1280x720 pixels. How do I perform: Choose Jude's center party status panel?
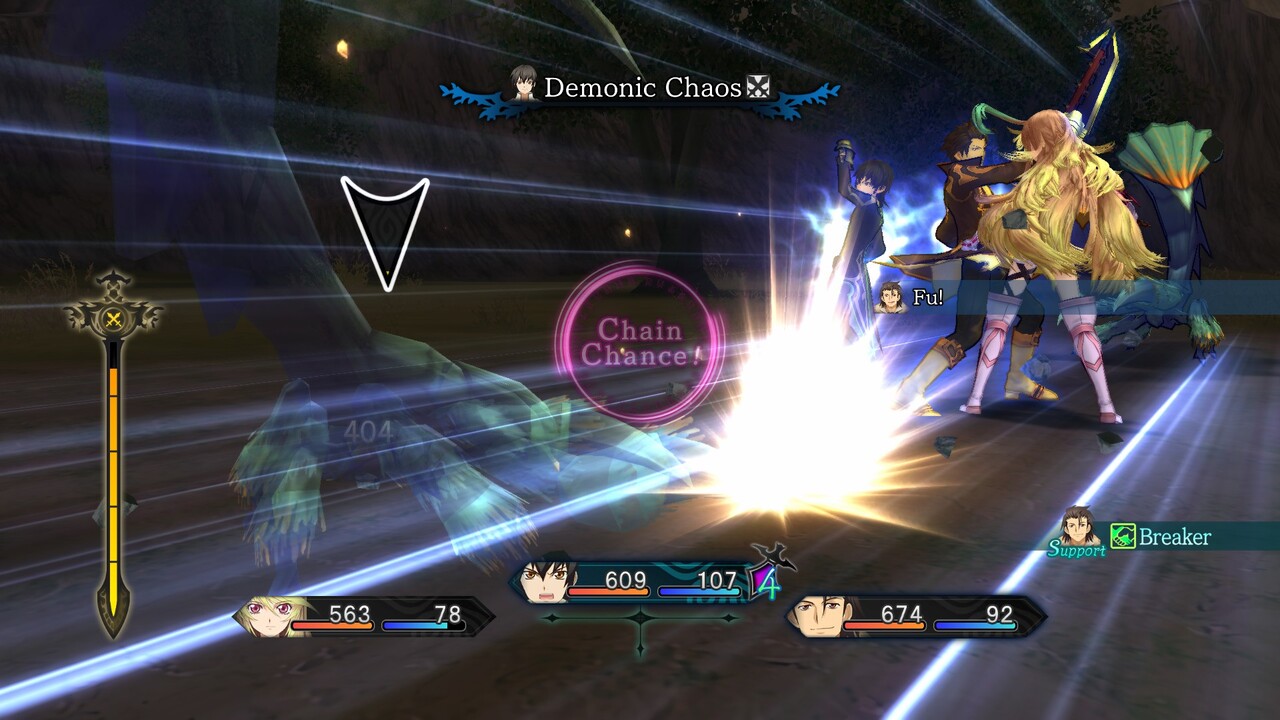[640, 582]
